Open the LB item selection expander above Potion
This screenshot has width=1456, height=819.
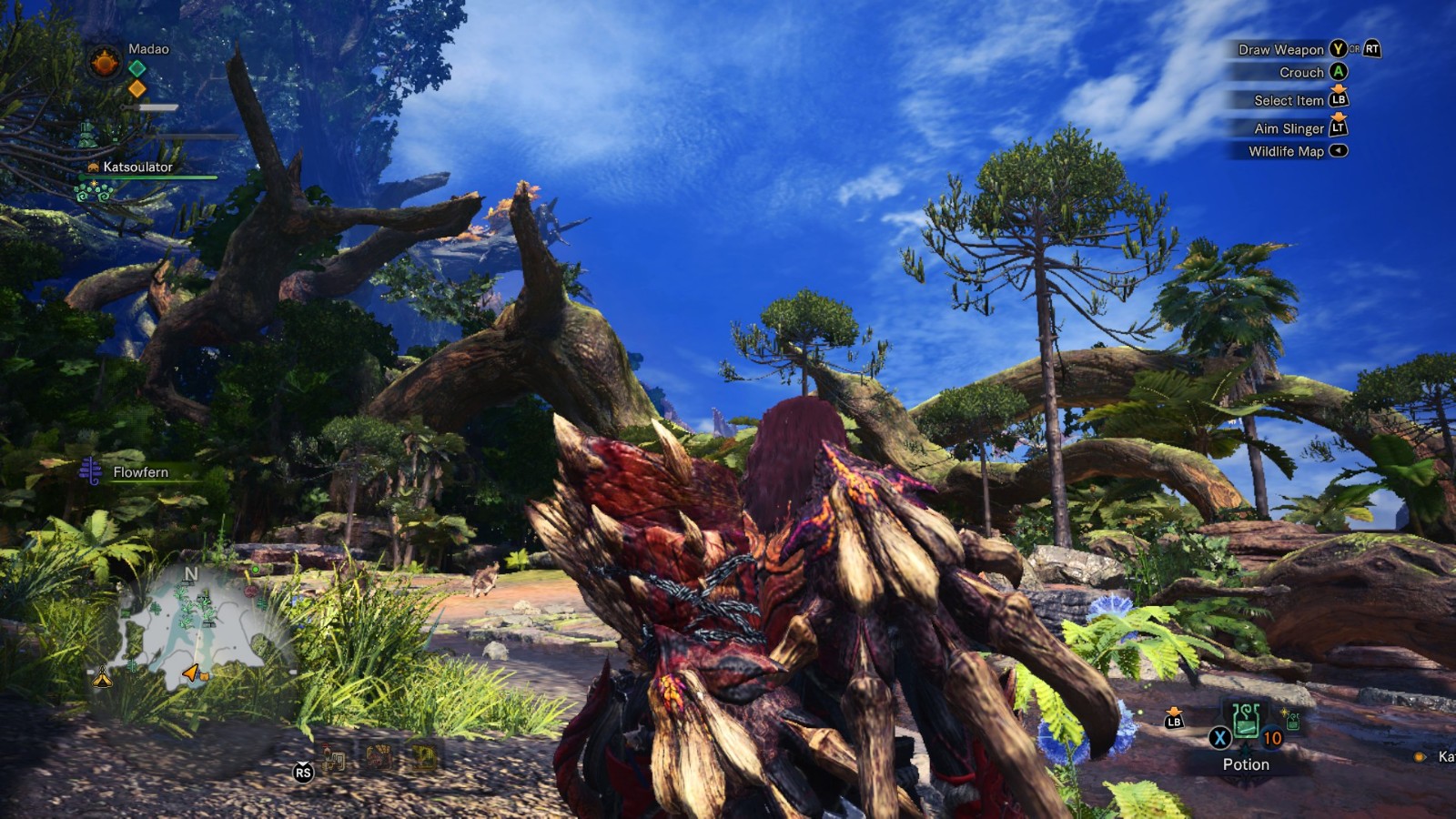(x=1174, y=720)
